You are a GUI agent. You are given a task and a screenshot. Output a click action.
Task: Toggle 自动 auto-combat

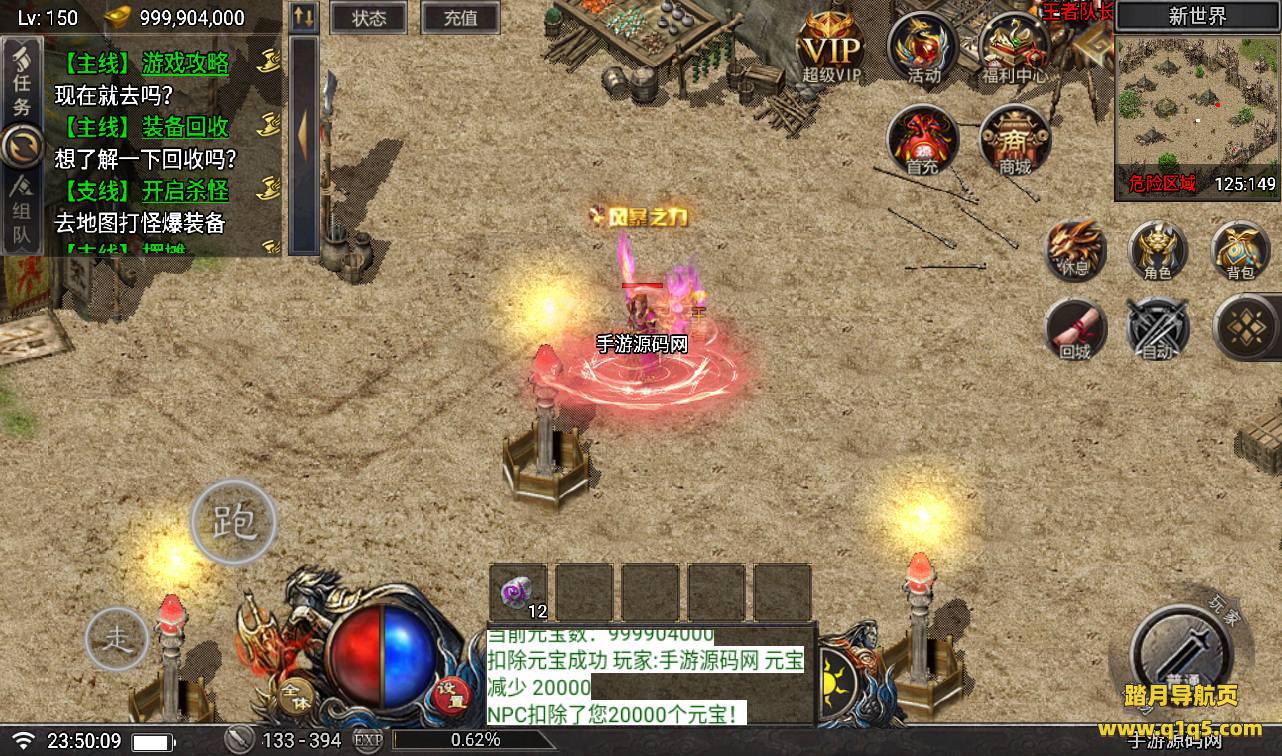point(1158,328)
